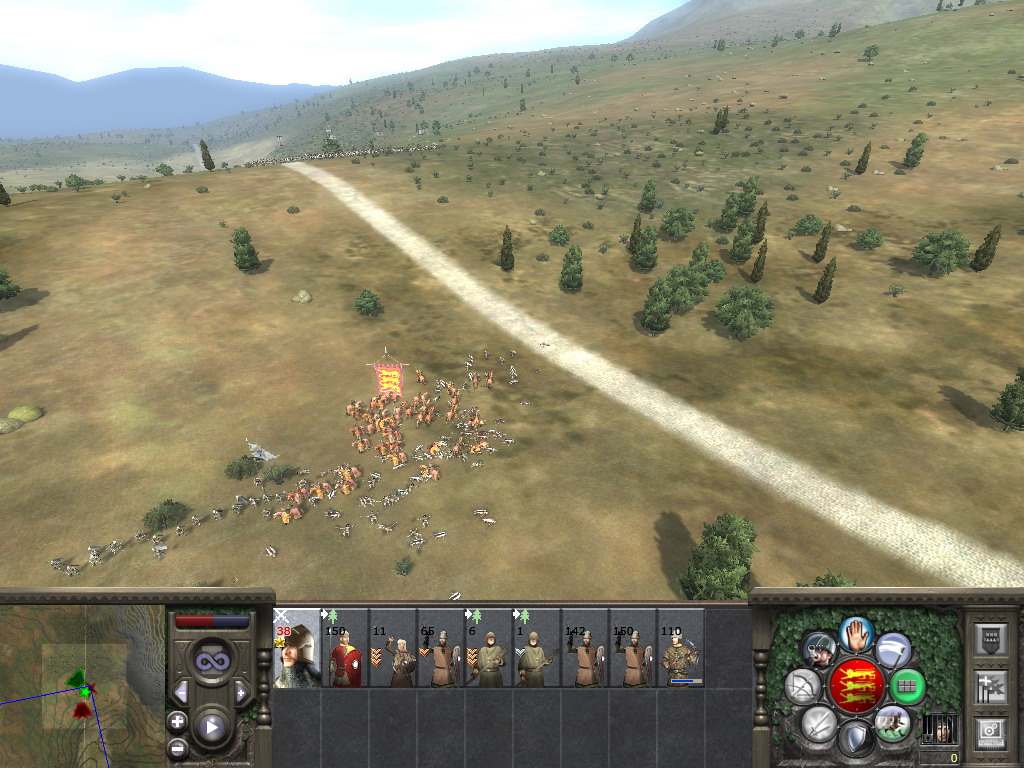Viewport: 1024px width, 768px height.
Task: Activate the helmeted horn-blower rally button
Action: [x=819, y=650]
